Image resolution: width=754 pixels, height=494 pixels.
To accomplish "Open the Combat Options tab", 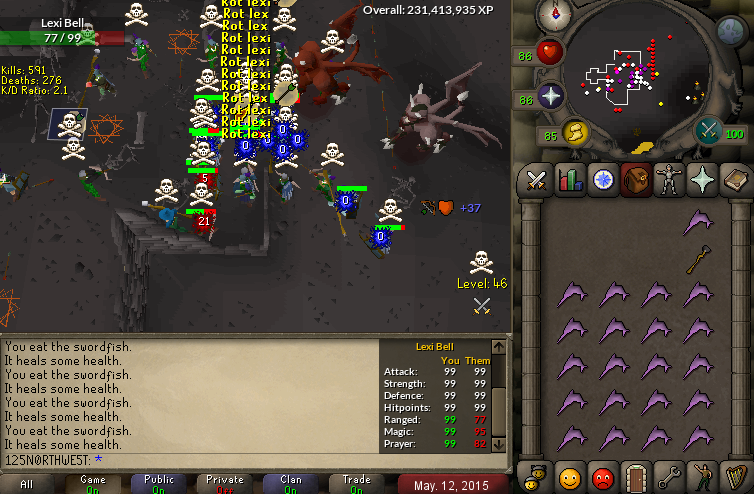I will point(535,180).
